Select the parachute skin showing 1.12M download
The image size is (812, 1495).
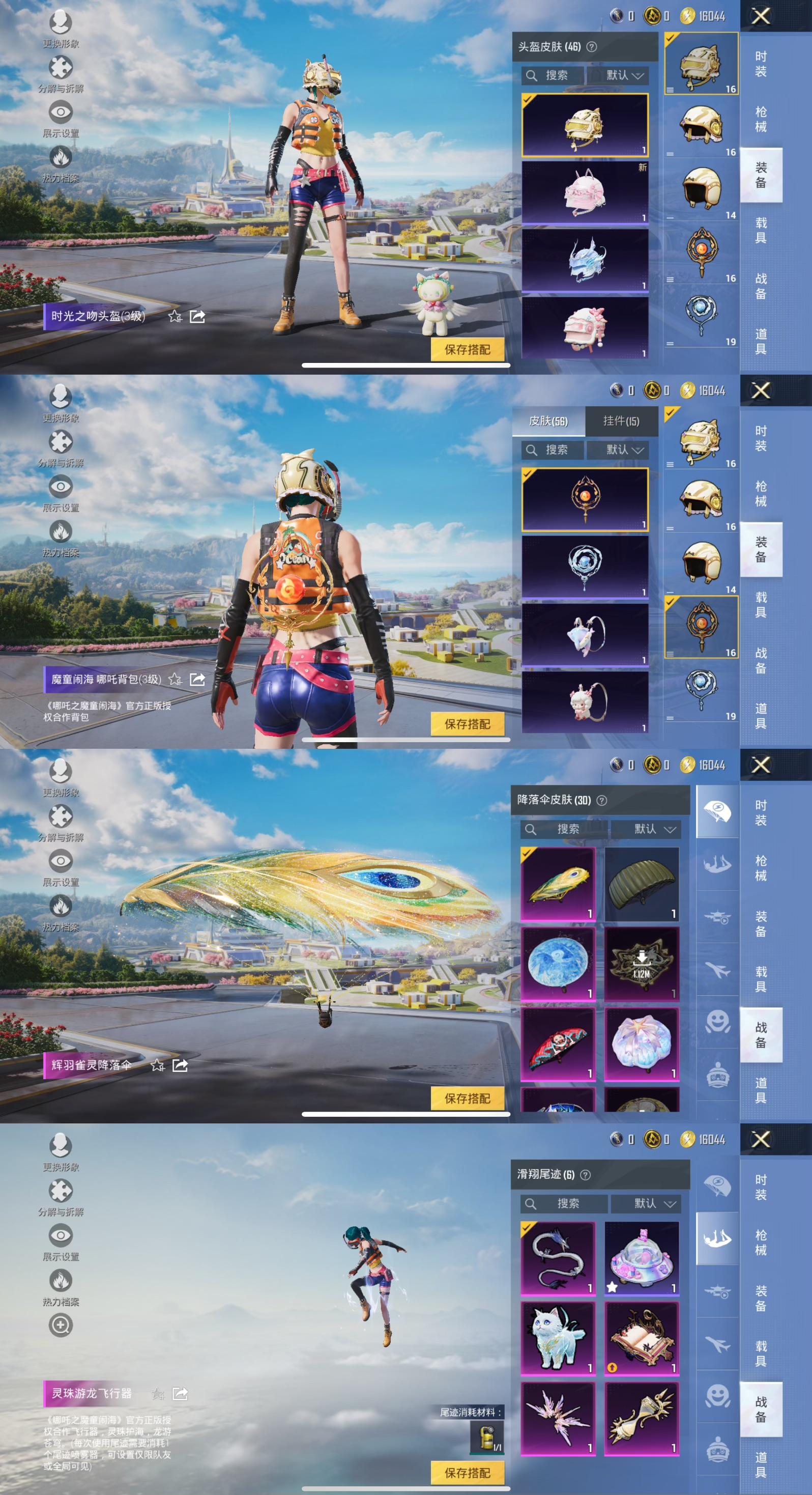coord(642,964)
